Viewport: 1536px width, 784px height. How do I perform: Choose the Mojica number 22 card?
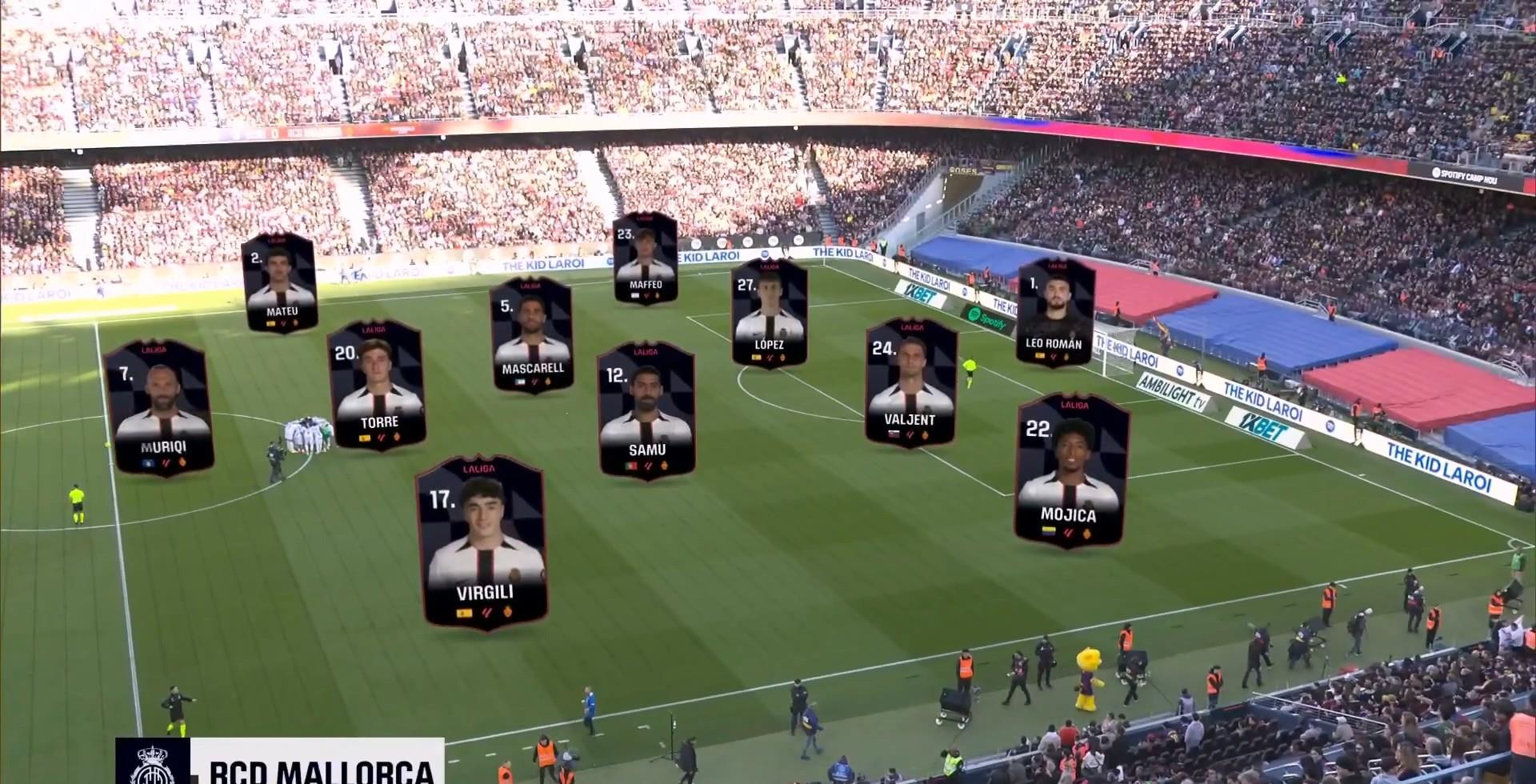pyautogui.click(x=1070, y=470)
